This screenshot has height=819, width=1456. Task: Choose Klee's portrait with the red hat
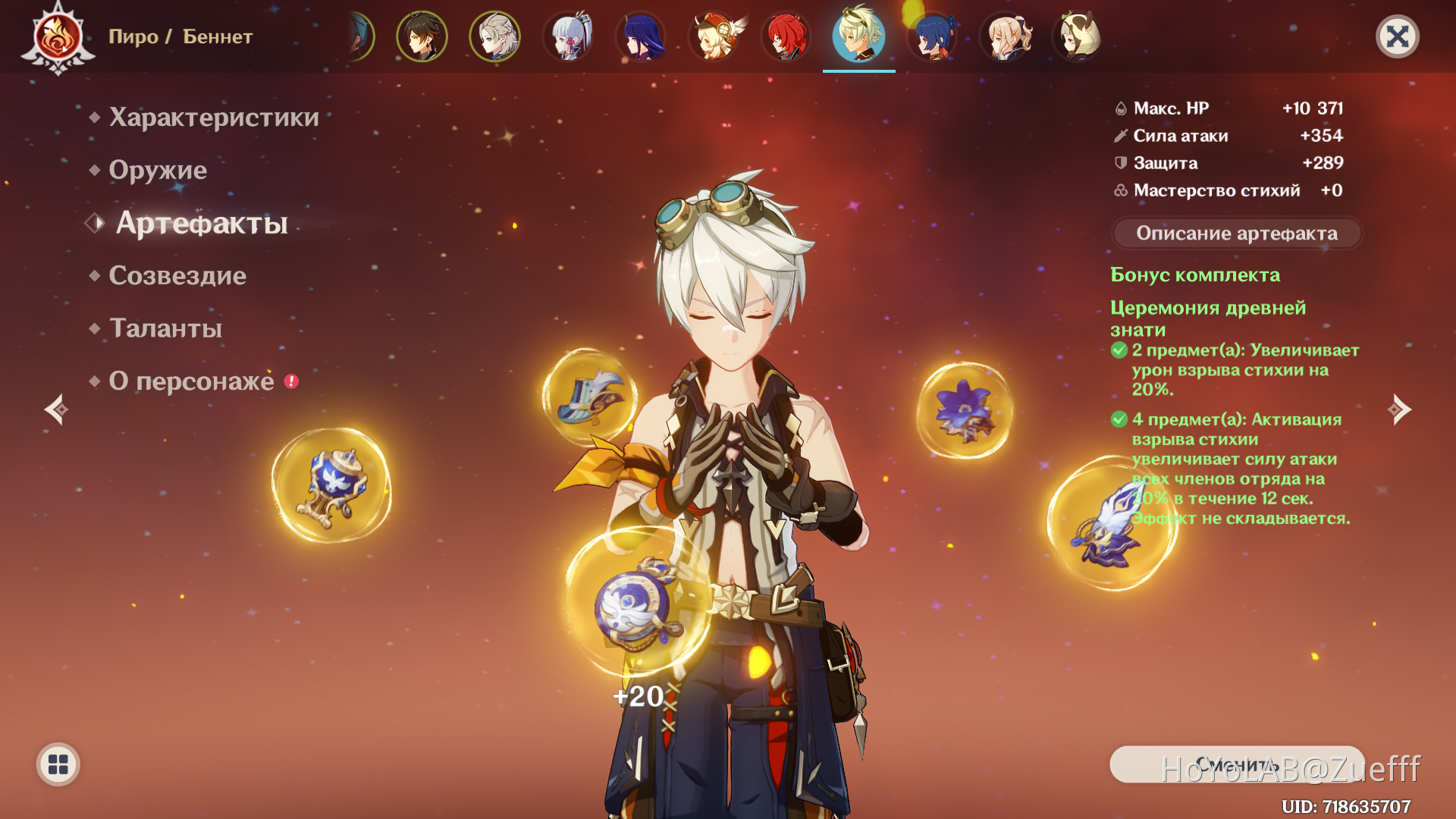pyautogui.click(x=714, y=36)
